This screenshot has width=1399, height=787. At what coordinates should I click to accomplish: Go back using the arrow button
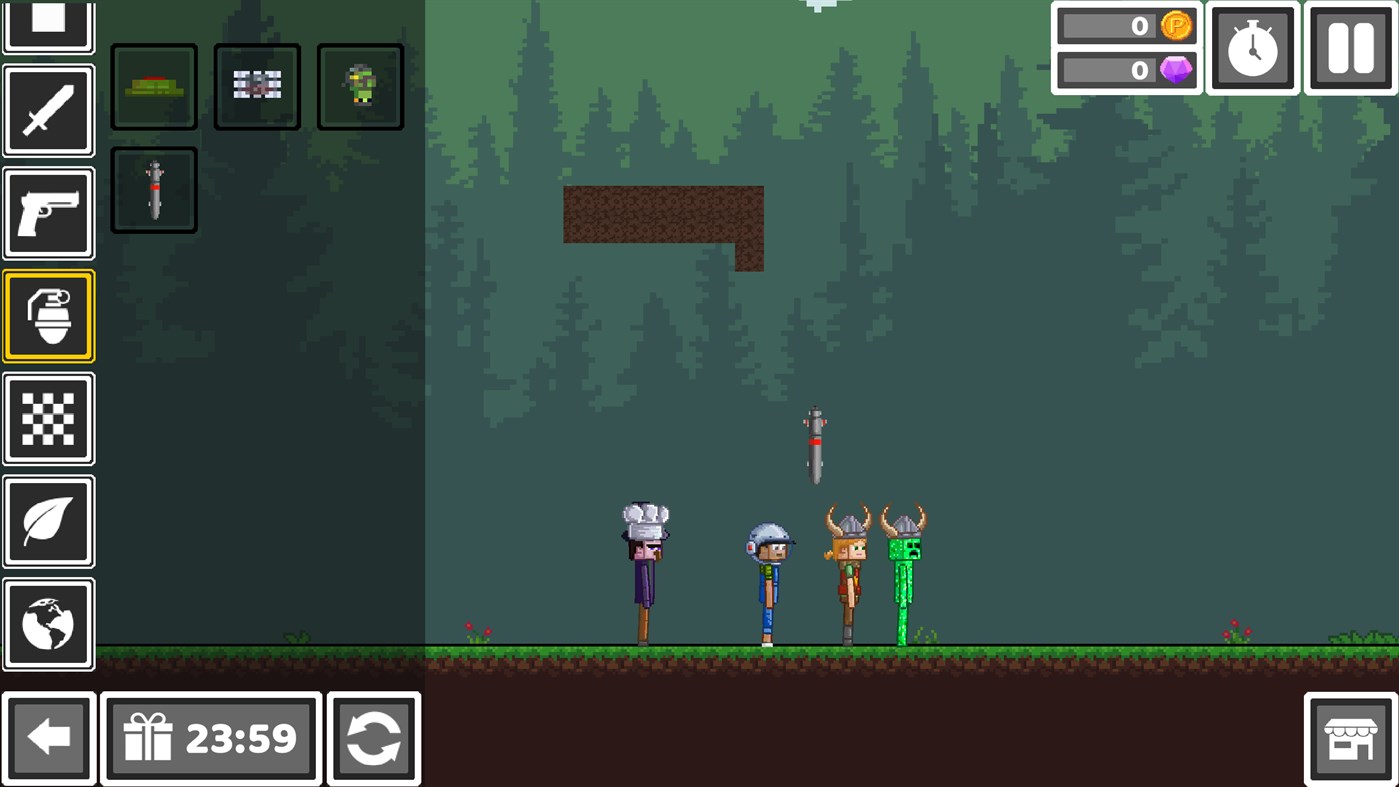(x=50, y=738)
